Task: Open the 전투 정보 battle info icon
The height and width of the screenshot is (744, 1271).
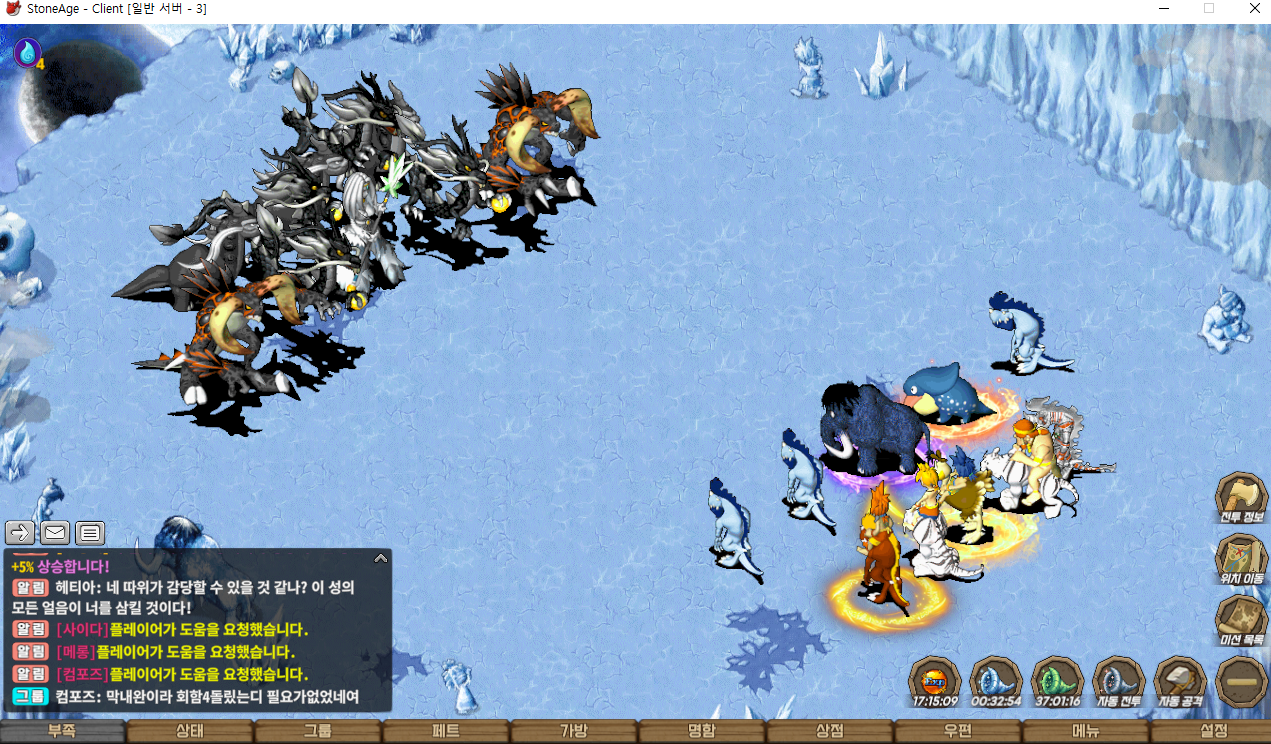Action: point(1241,497)
